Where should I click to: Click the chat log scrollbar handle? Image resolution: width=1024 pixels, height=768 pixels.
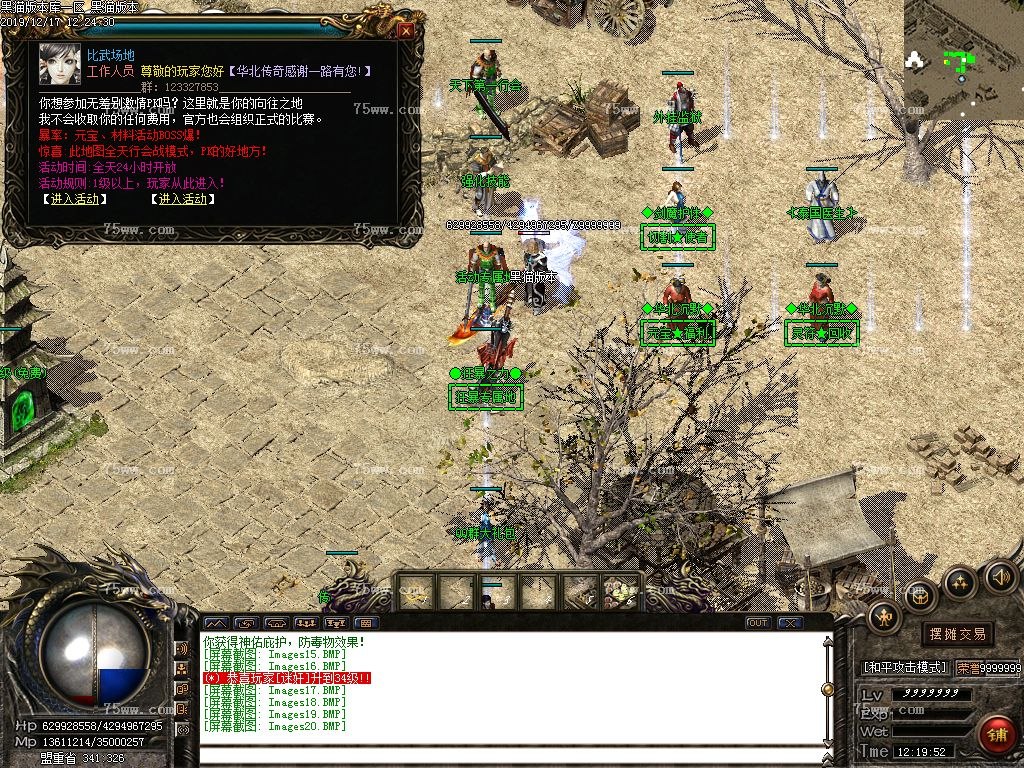827,688
